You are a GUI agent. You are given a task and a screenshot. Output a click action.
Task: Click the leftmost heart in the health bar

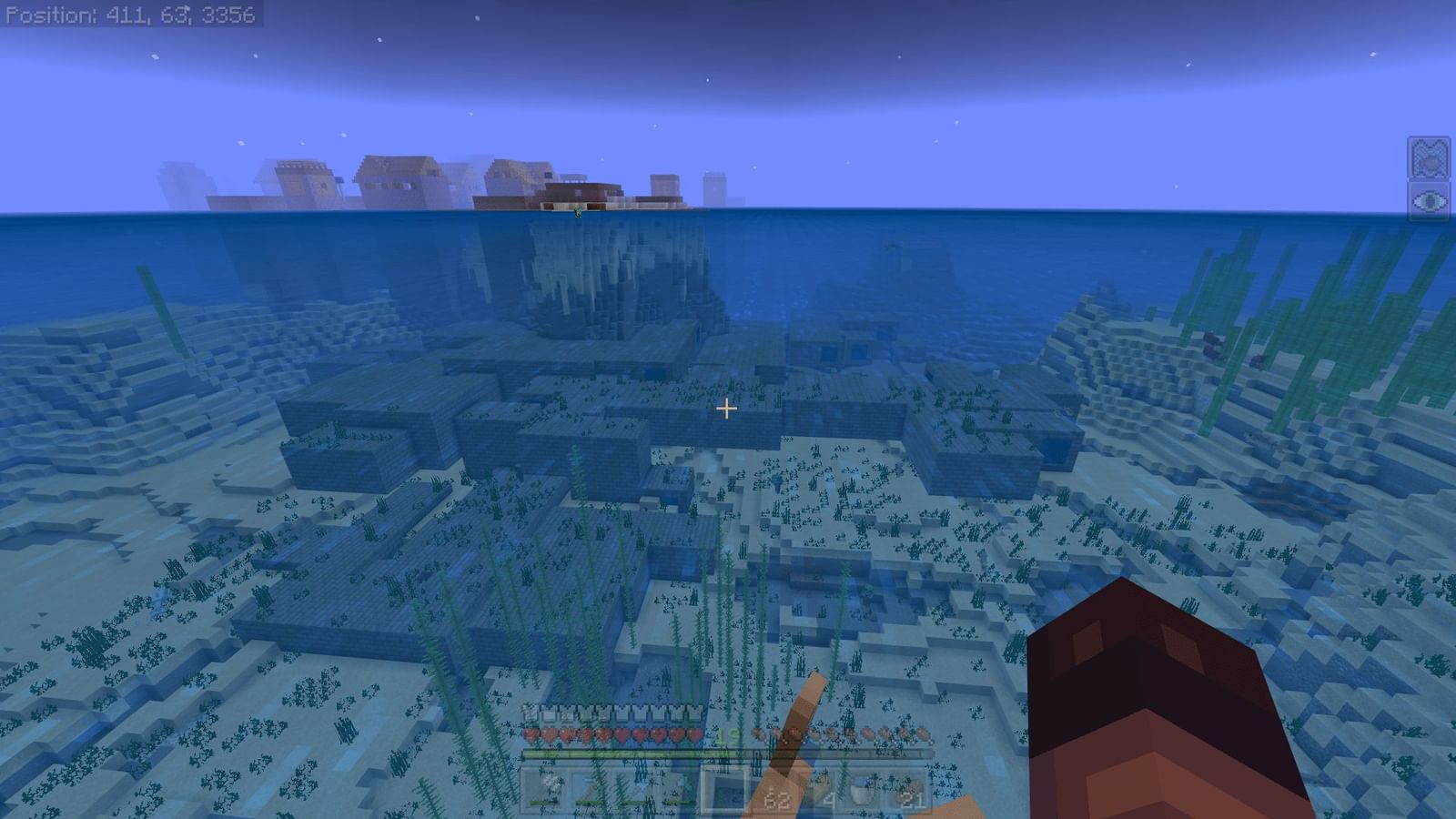(530, 734)
